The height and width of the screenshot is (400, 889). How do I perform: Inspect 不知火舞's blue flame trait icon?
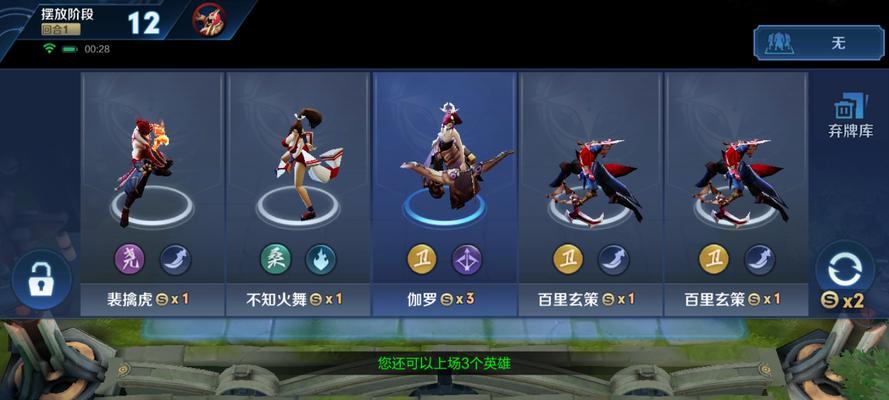(321, 260)
